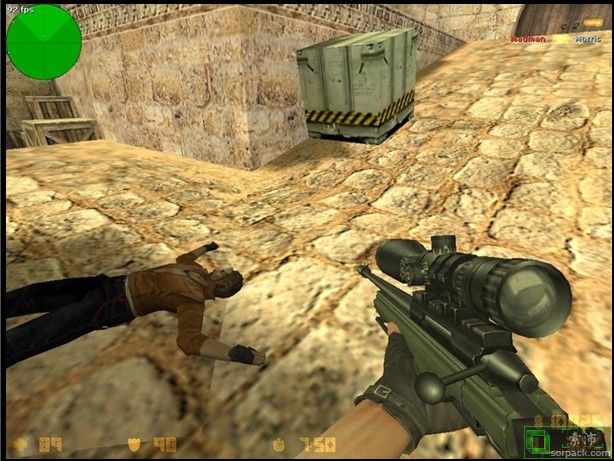Select the Madman name in kill feed
This screenshot has width=614, height=461.
click(x=527, y=39)
